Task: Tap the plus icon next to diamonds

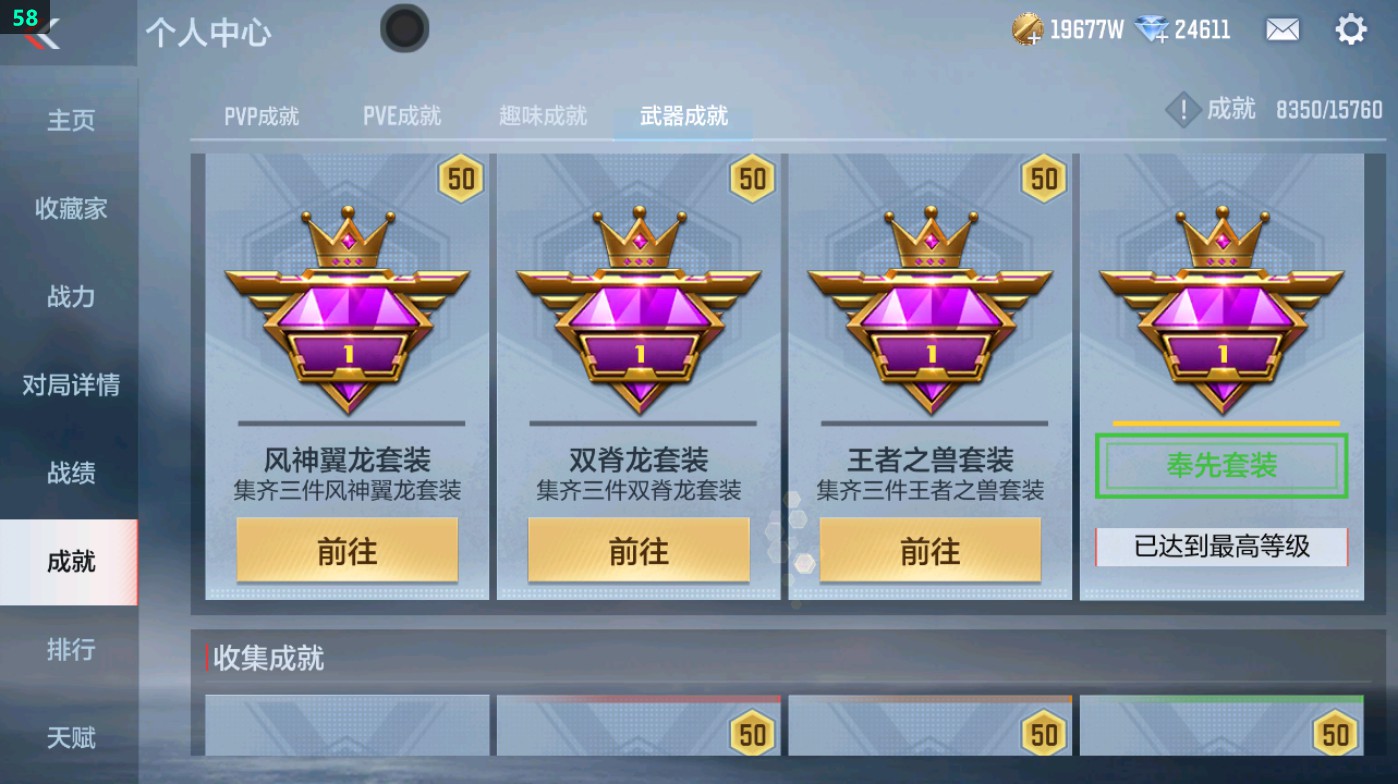Action: pyautogui.click(x=1161, y=38)
